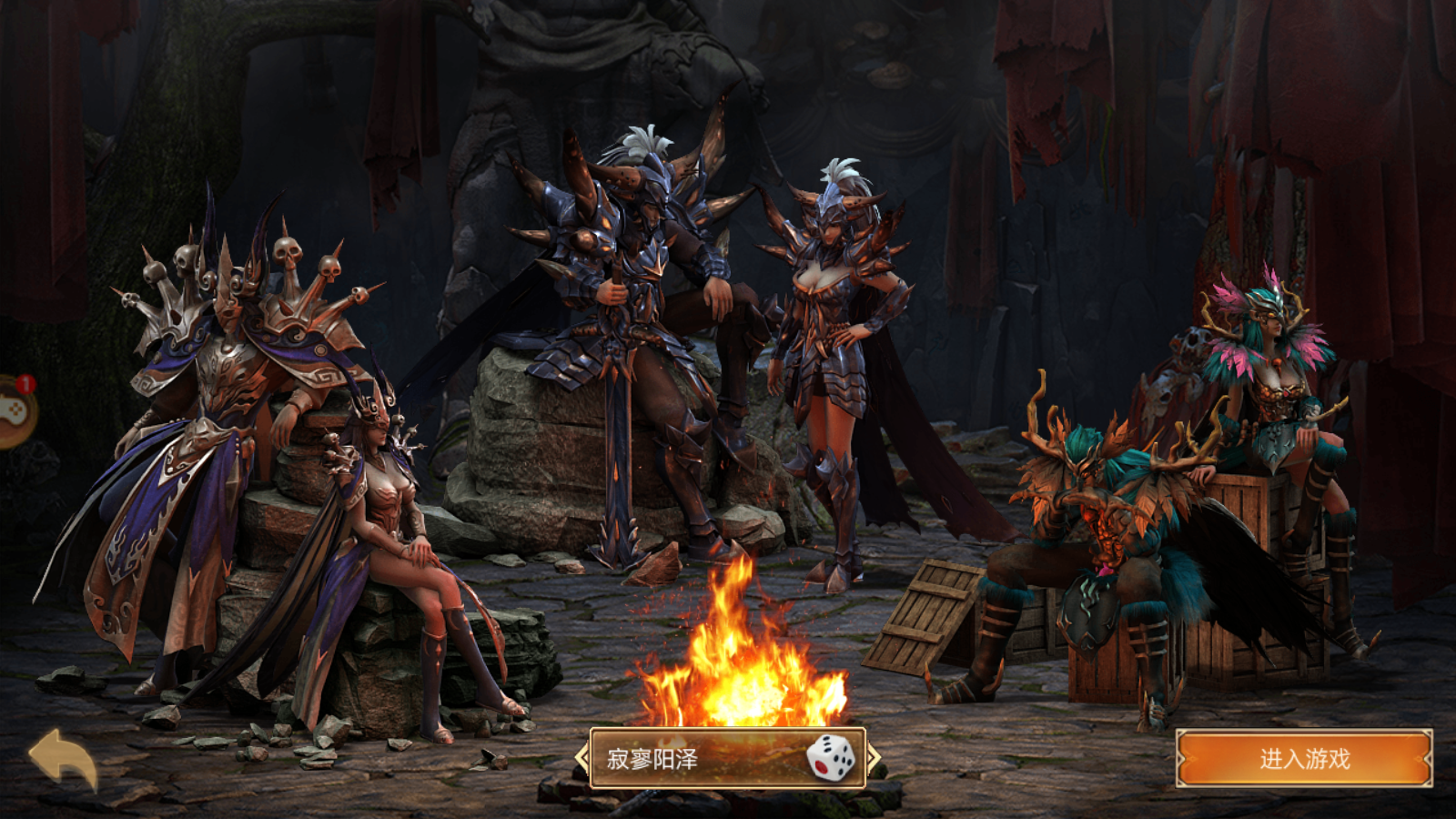Click the character name field 寂寥阳泽
The image size is (1456, 819).
[x=692, y=759]
